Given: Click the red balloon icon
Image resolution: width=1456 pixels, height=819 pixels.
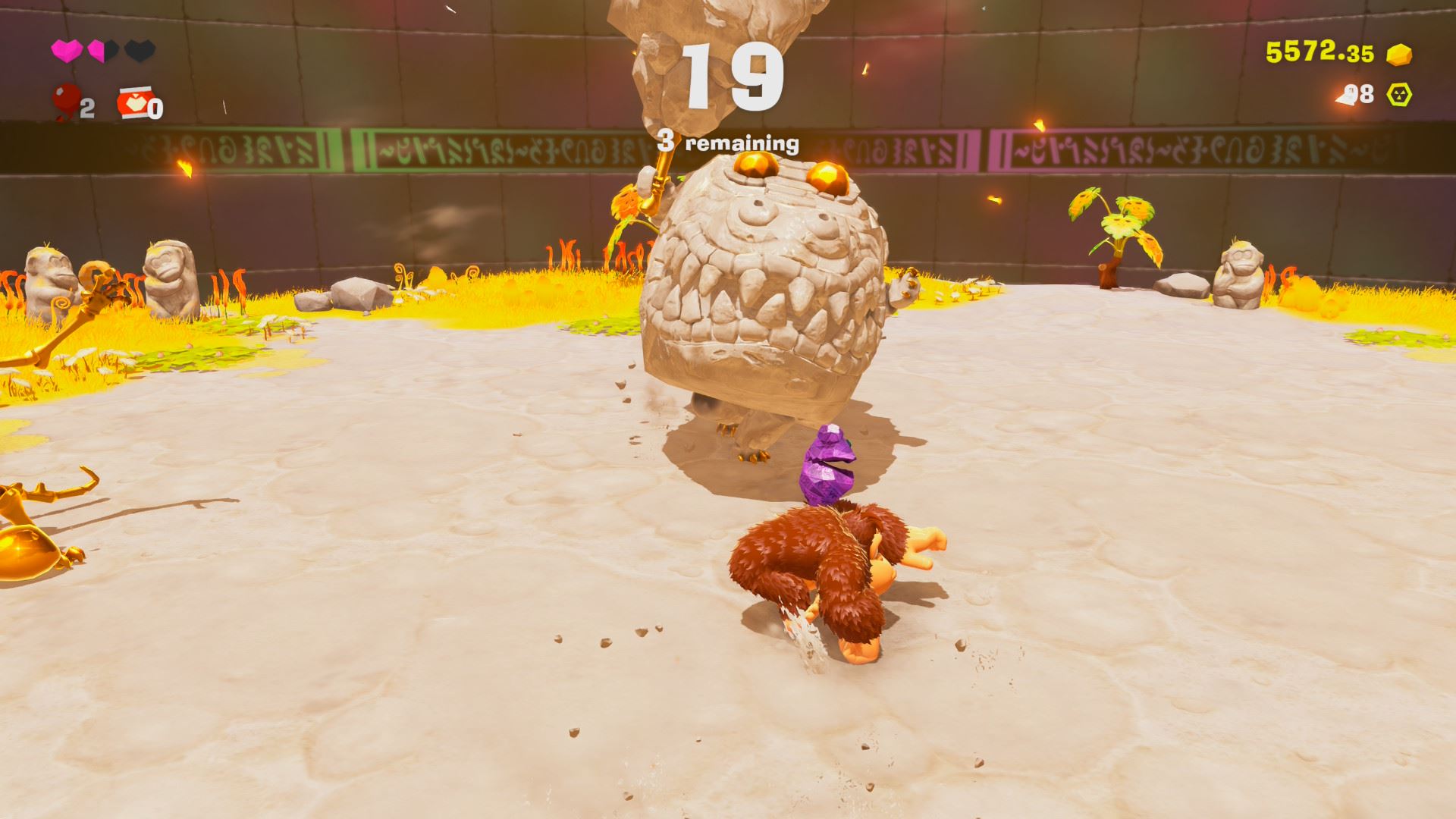Looking at the screenshot, I should coord(67,101).
